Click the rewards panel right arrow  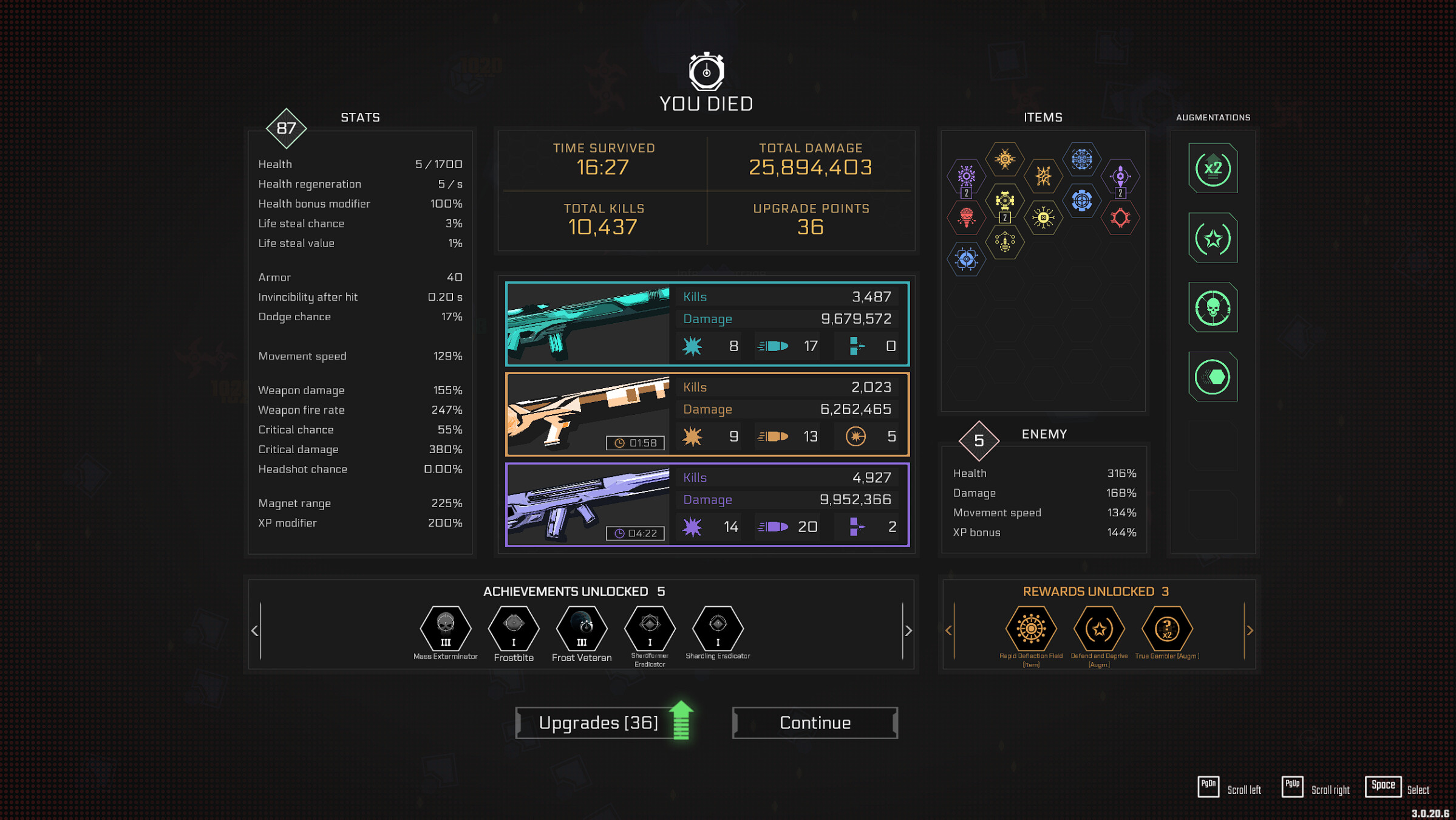point(1250,630)
